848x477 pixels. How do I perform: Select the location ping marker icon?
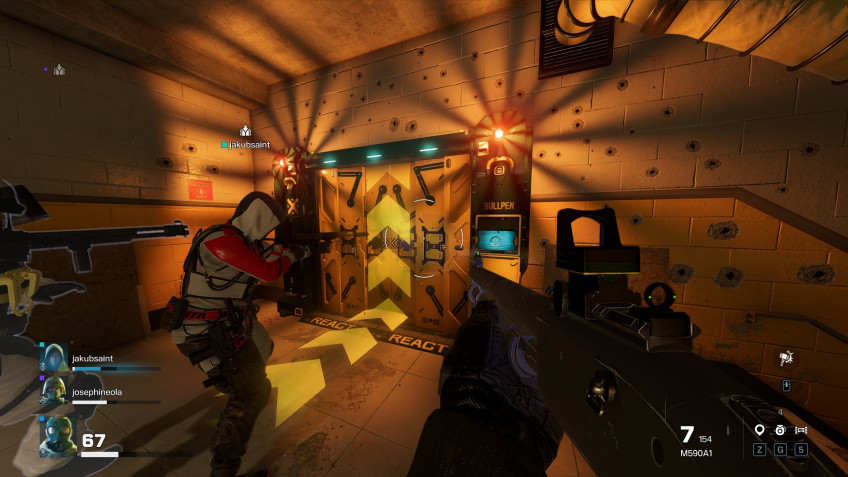tap(759, 430)
